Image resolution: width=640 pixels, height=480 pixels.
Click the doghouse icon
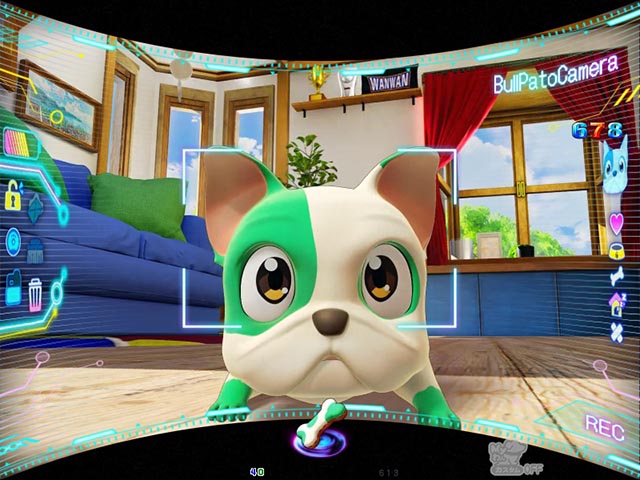click(617, 303)
